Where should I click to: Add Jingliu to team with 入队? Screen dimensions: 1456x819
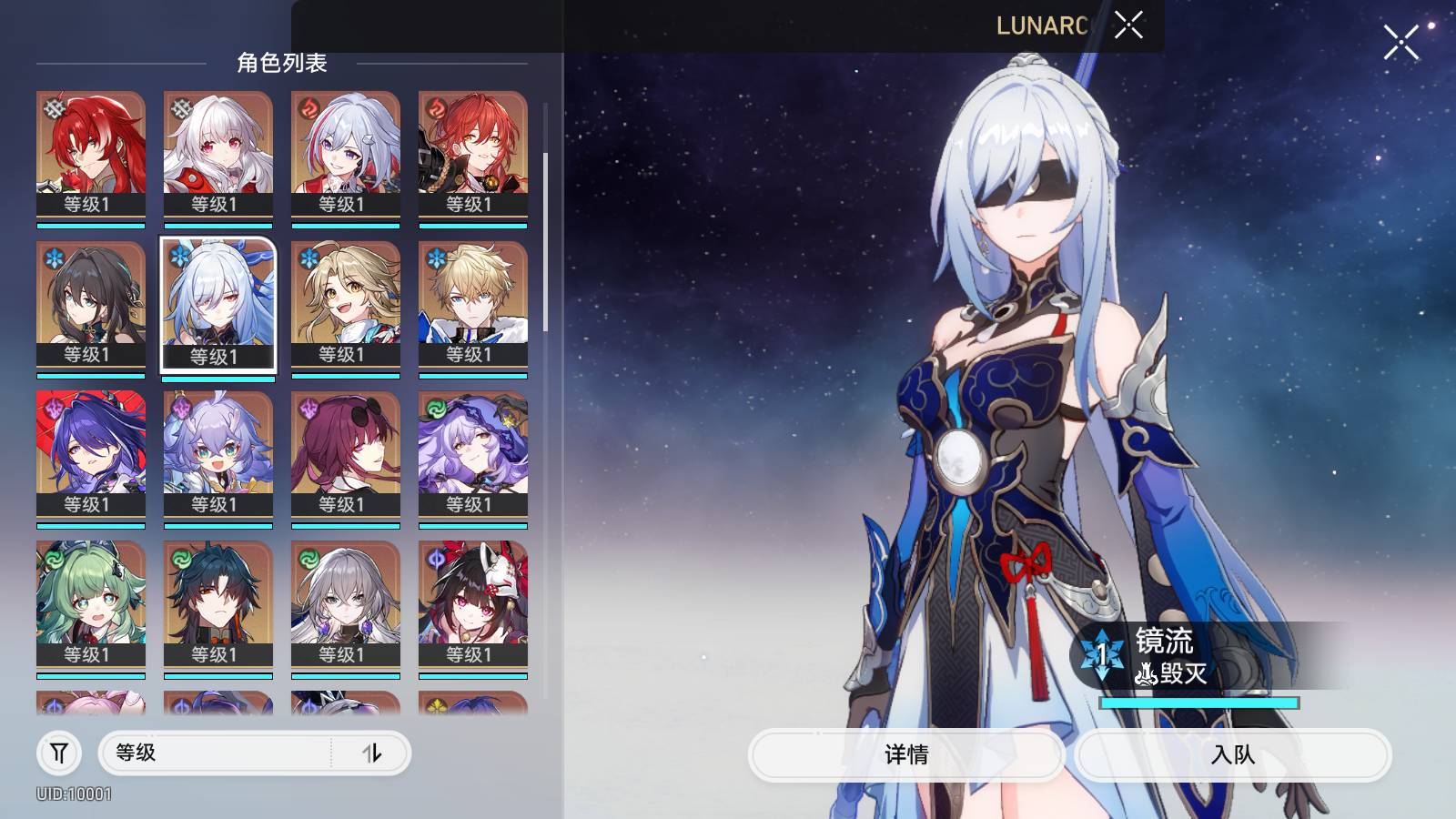point(1233,754)
